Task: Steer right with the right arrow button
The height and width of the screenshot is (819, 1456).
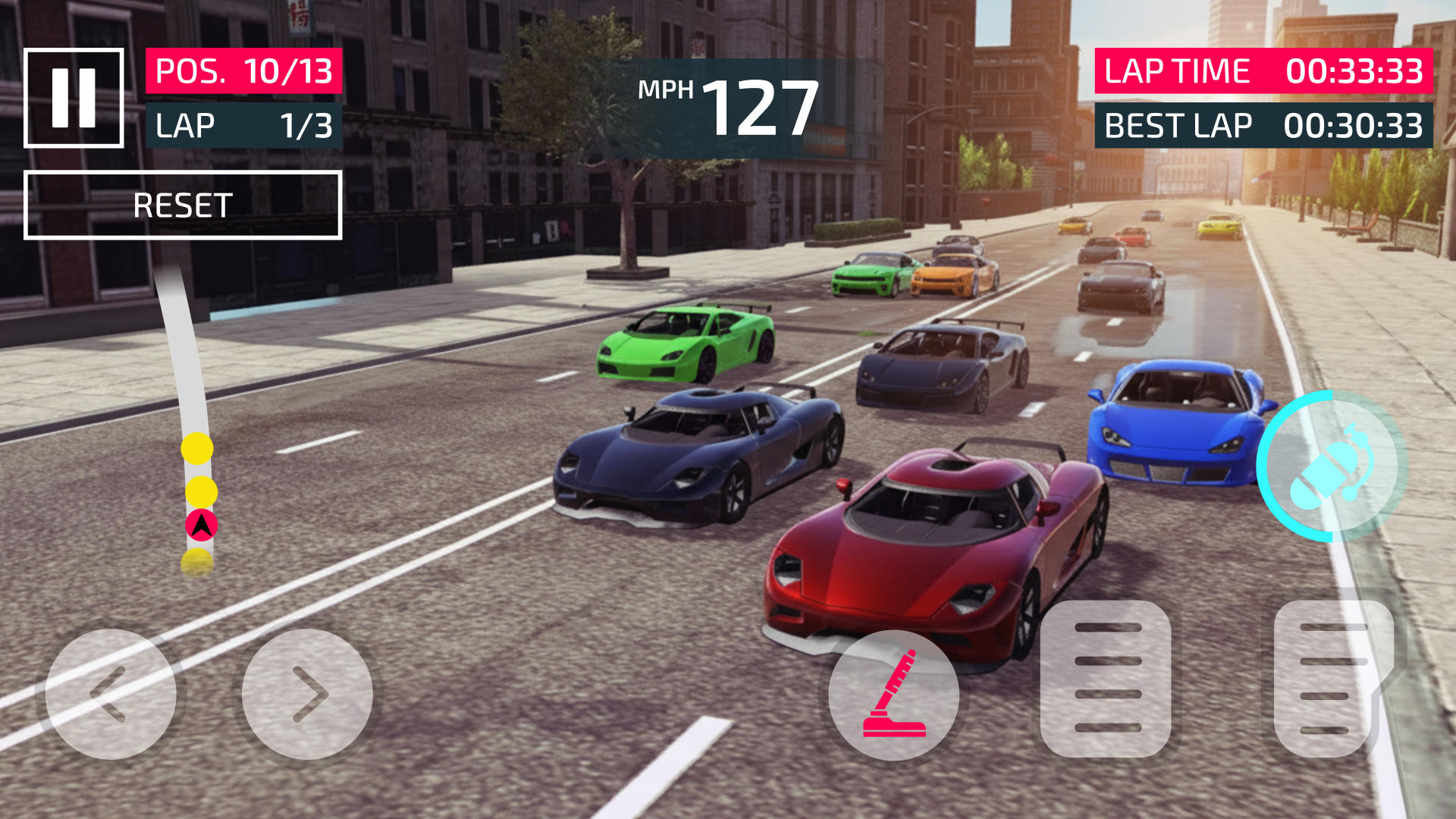Action: click(x=307, y=694)
